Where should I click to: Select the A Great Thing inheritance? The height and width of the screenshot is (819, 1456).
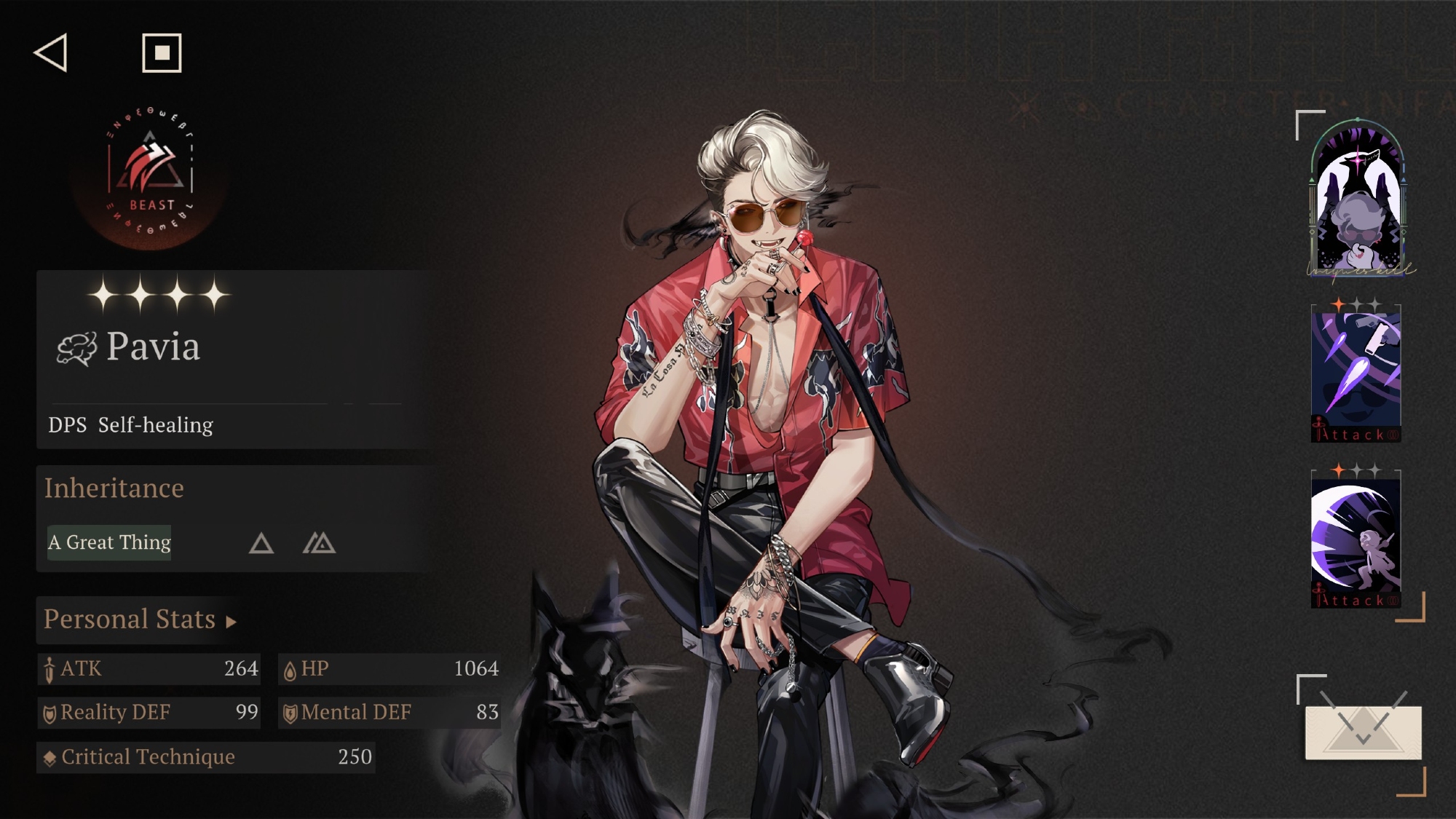(x=109, y=542)
